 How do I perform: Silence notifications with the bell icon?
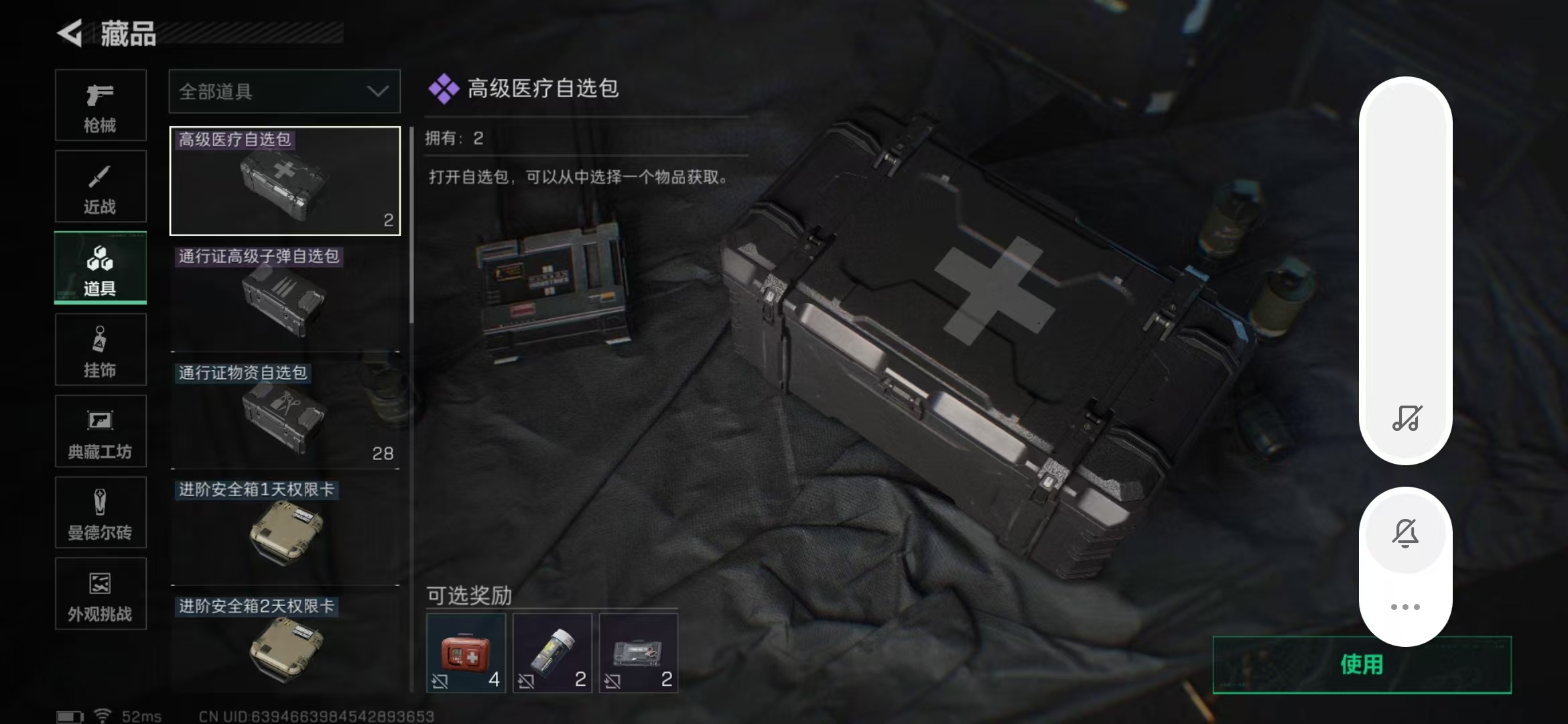pos(1406,533)
